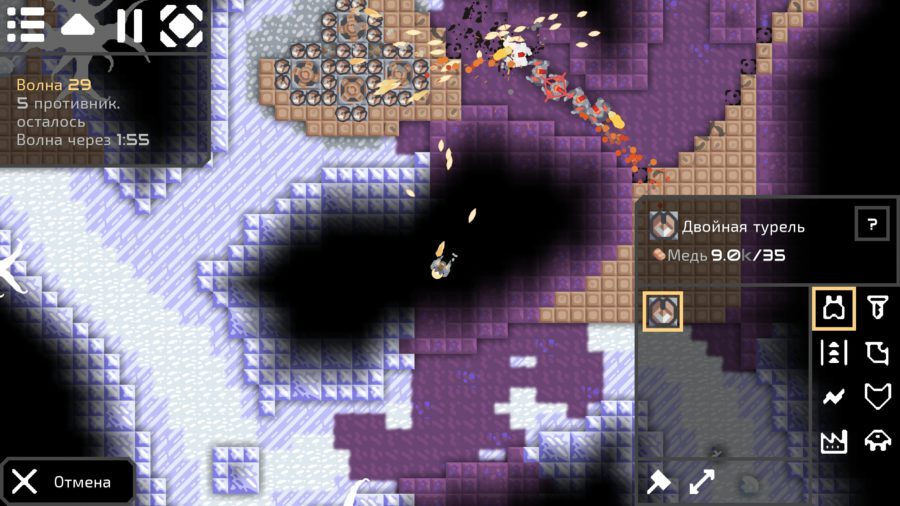Open the shield defense category

pos(877,397)
